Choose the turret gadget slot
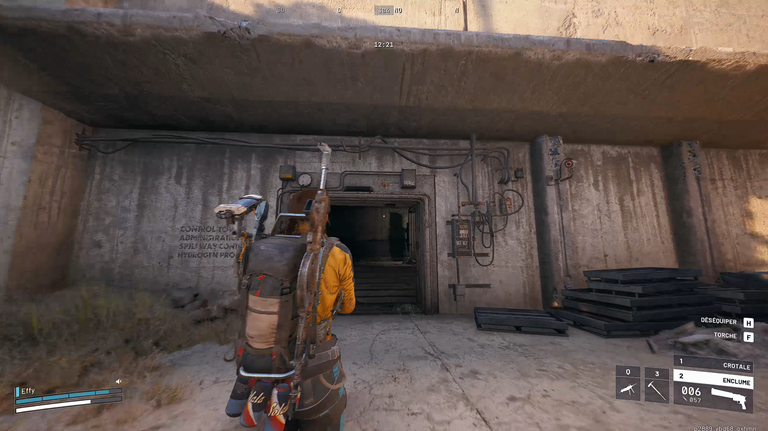The width and height of the screenshot is (768, 431). click(x=628, y=384)
